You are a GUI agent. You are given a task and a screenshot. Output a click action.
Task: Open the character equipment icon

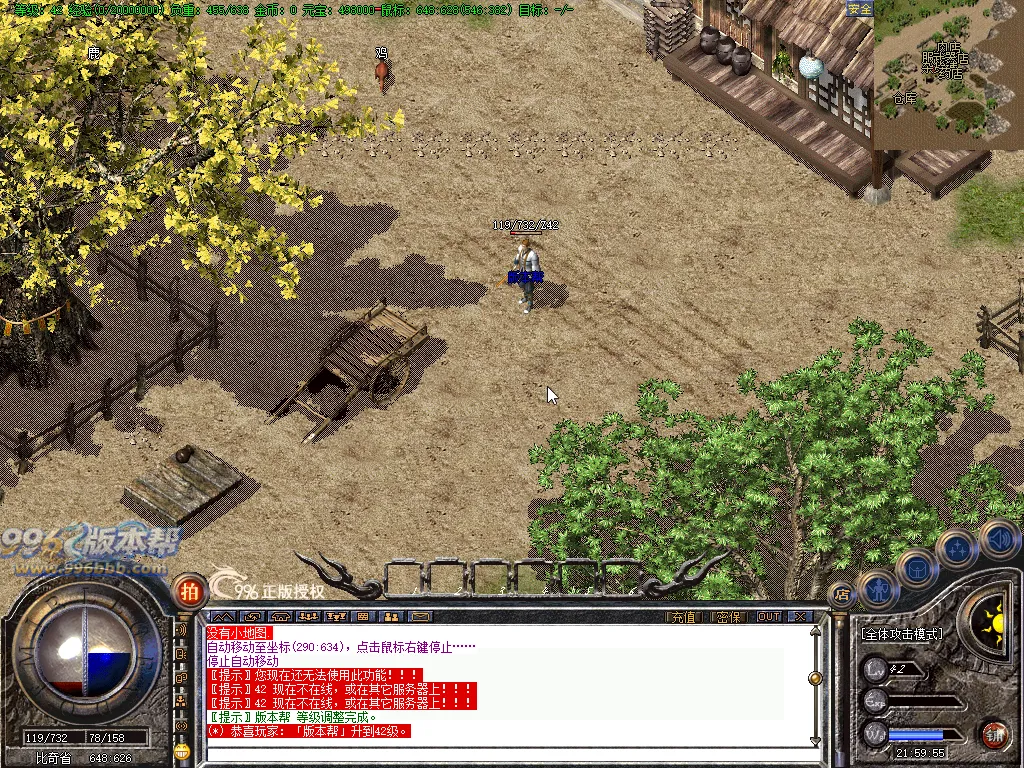[877, 588]
